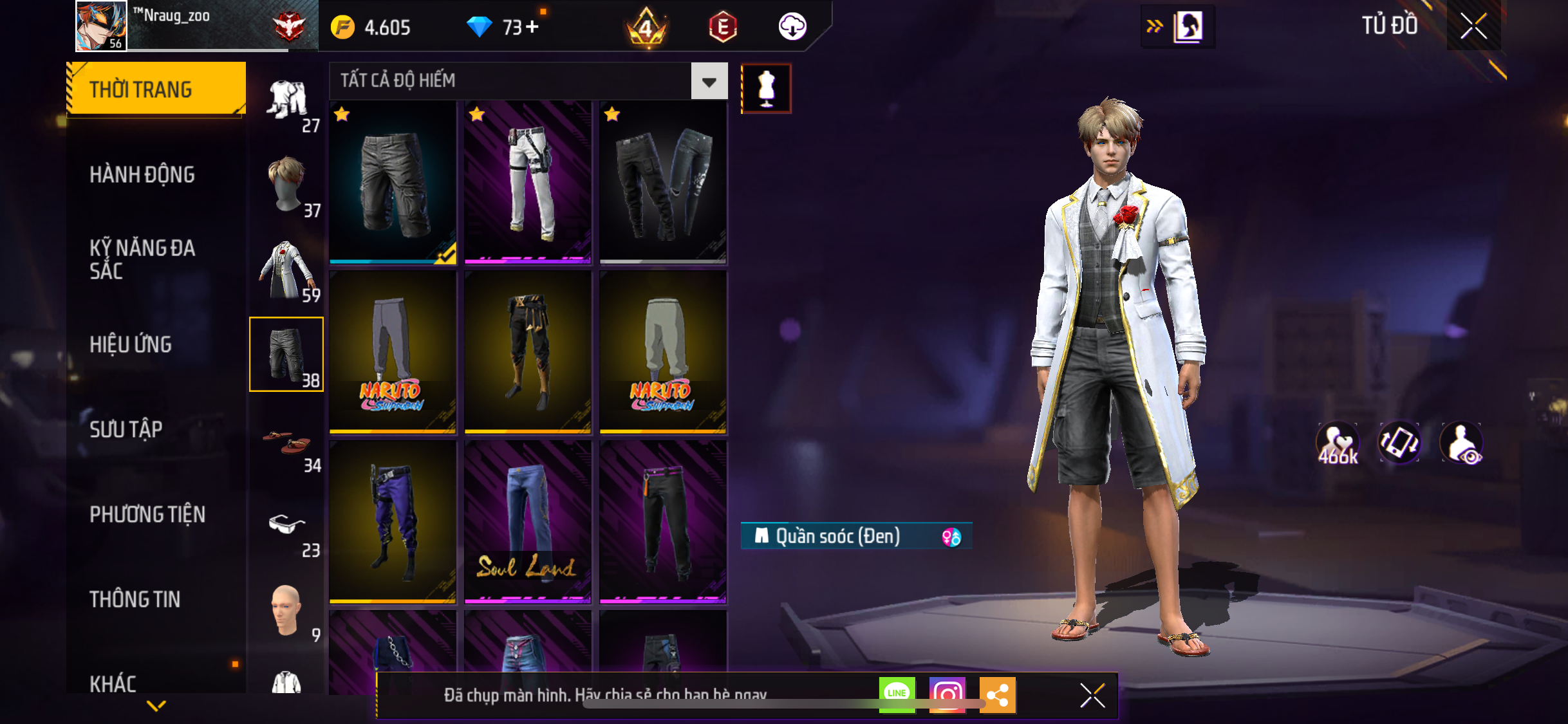The width and height of the screenshot is (1568, 724).
Task: Select the hair category with 37 items
Action: pos(287,185)
